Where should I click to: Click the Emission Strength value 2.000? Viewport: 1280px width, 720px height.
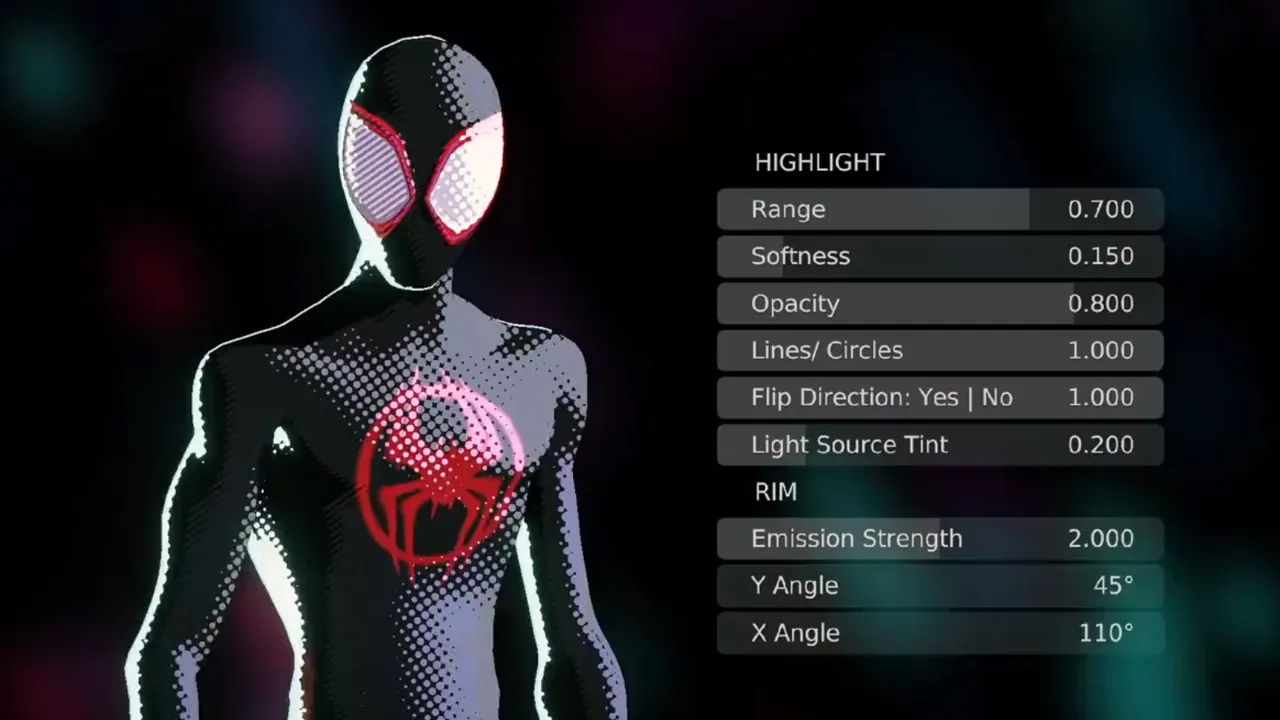point(1101,538)
